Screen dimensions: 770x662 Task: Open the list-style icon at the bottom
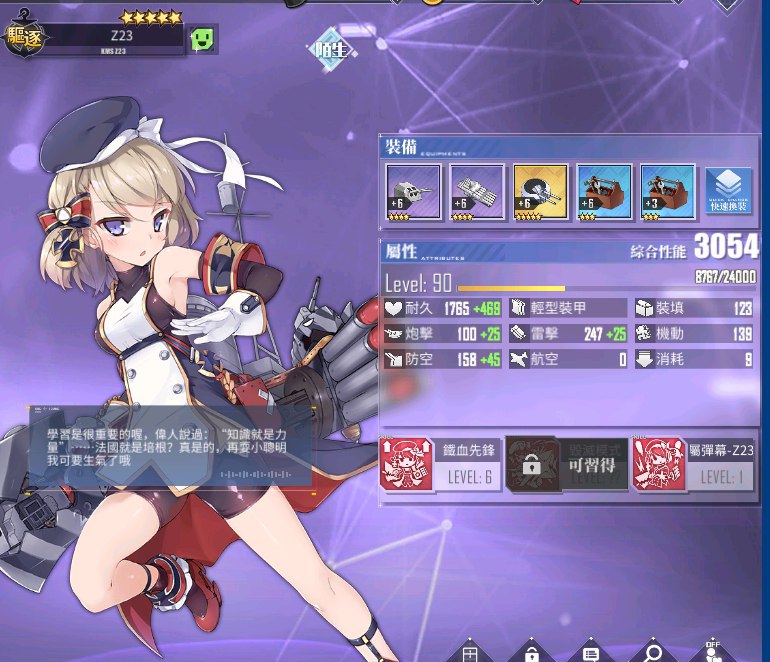[x=591, y=652]
